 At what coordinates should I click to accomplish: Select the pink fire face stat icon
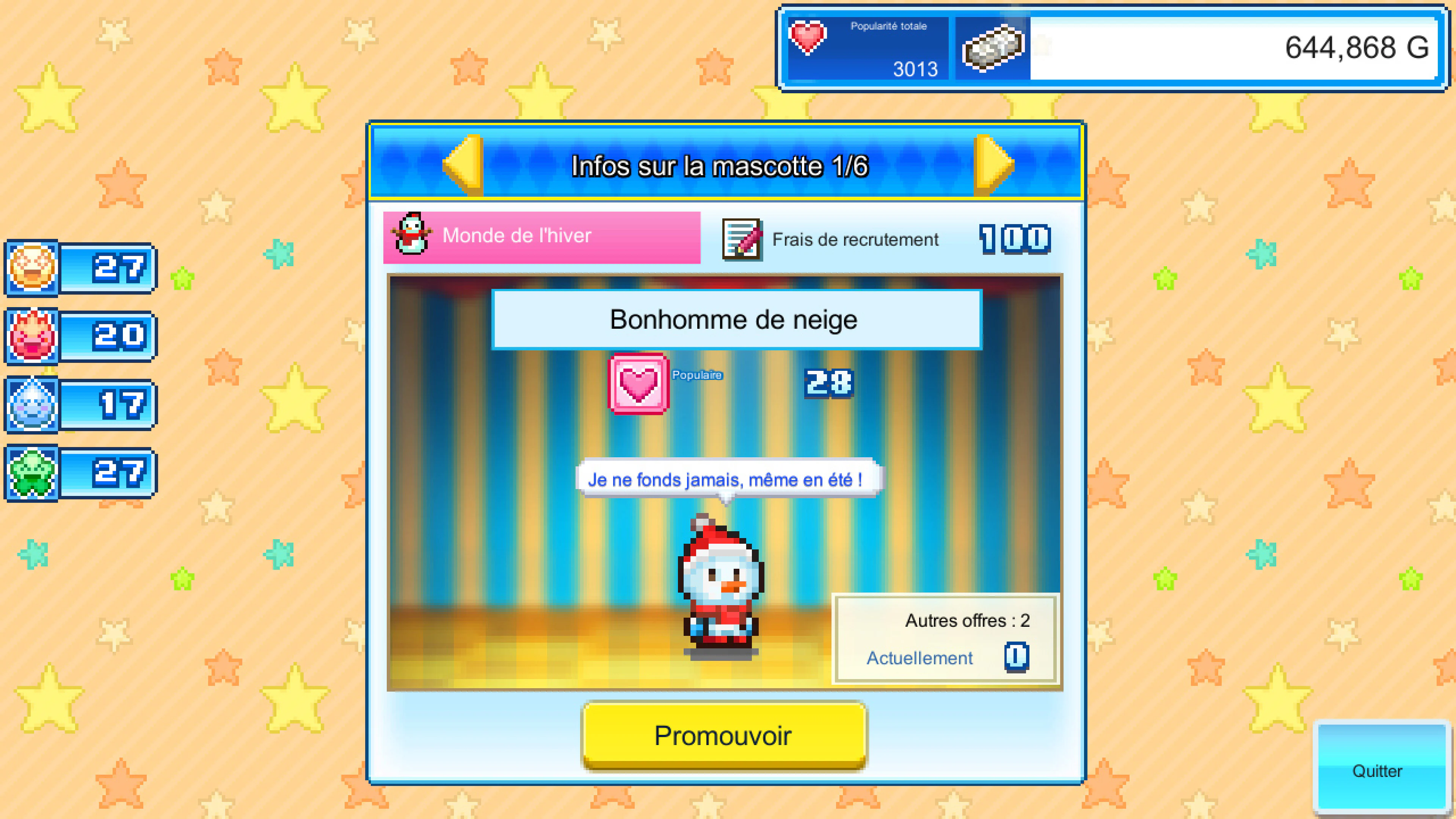(31, 335)
